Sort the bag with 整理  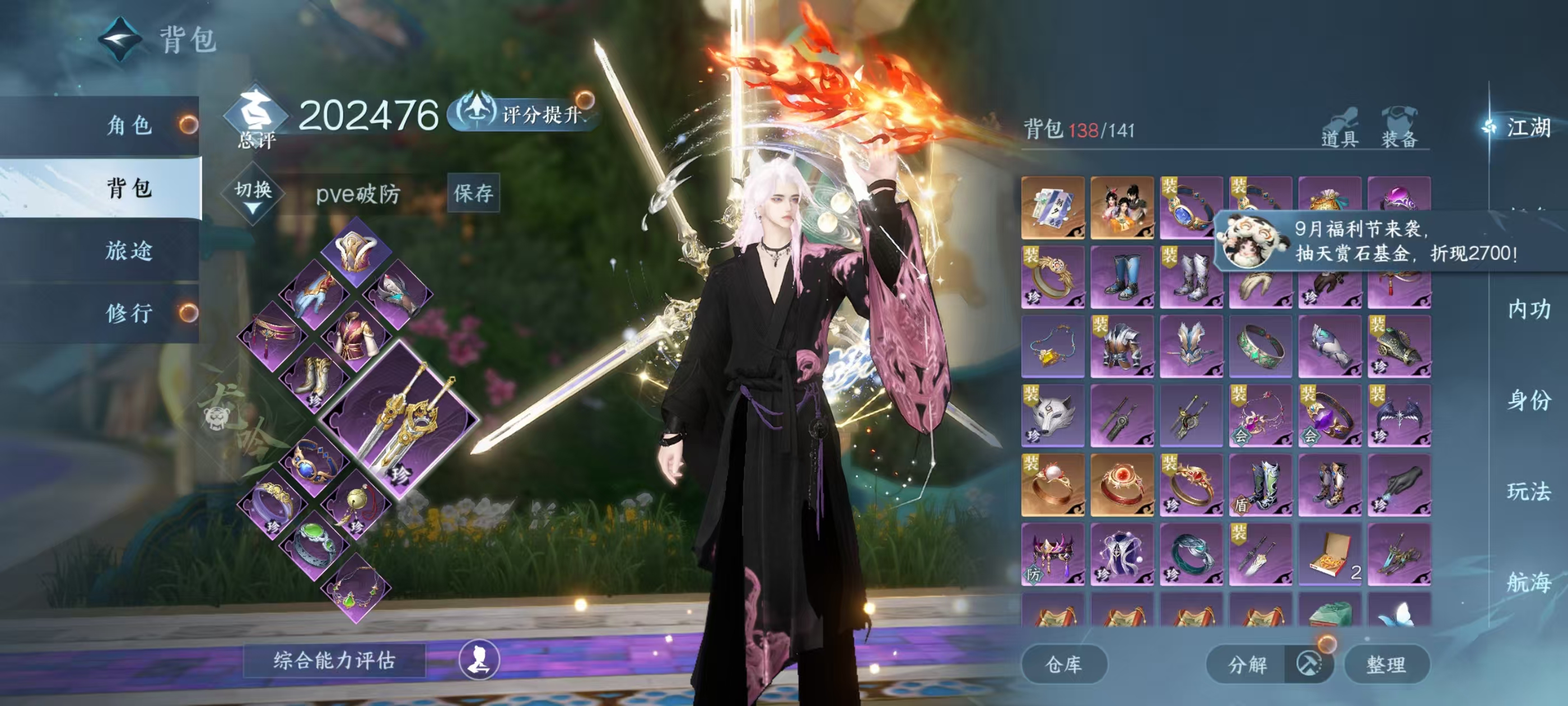(1386, 664)
